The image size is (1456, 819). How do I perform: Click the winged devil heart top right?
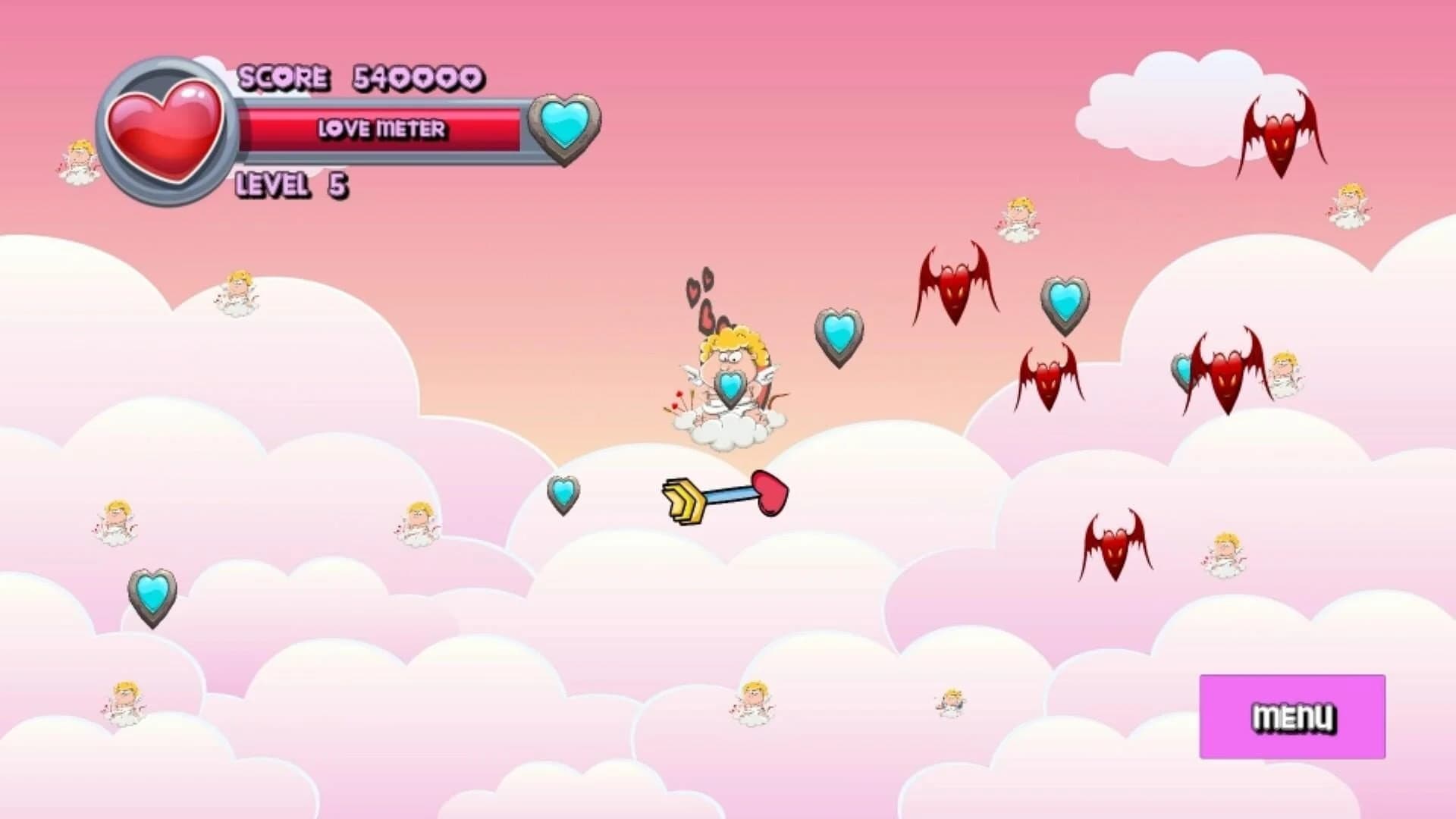click(1280, 136)
